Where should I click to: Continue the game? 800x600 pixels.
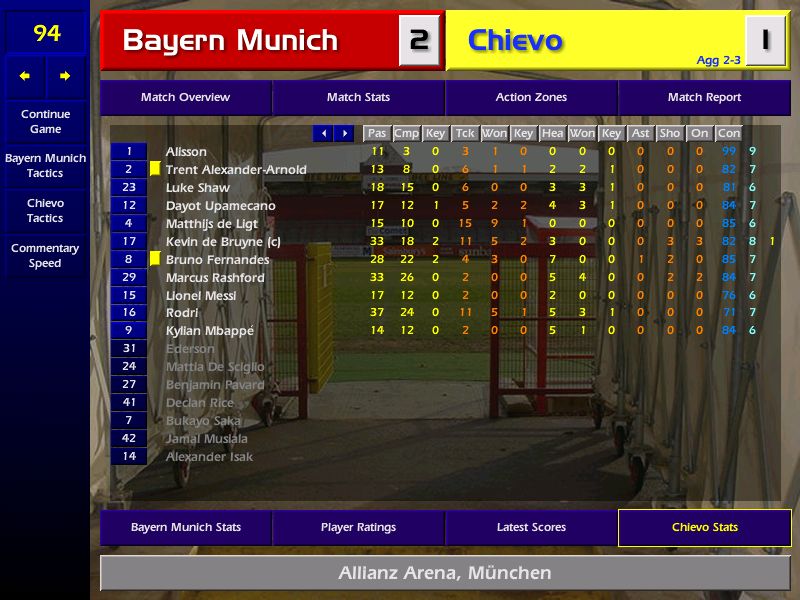45,121
